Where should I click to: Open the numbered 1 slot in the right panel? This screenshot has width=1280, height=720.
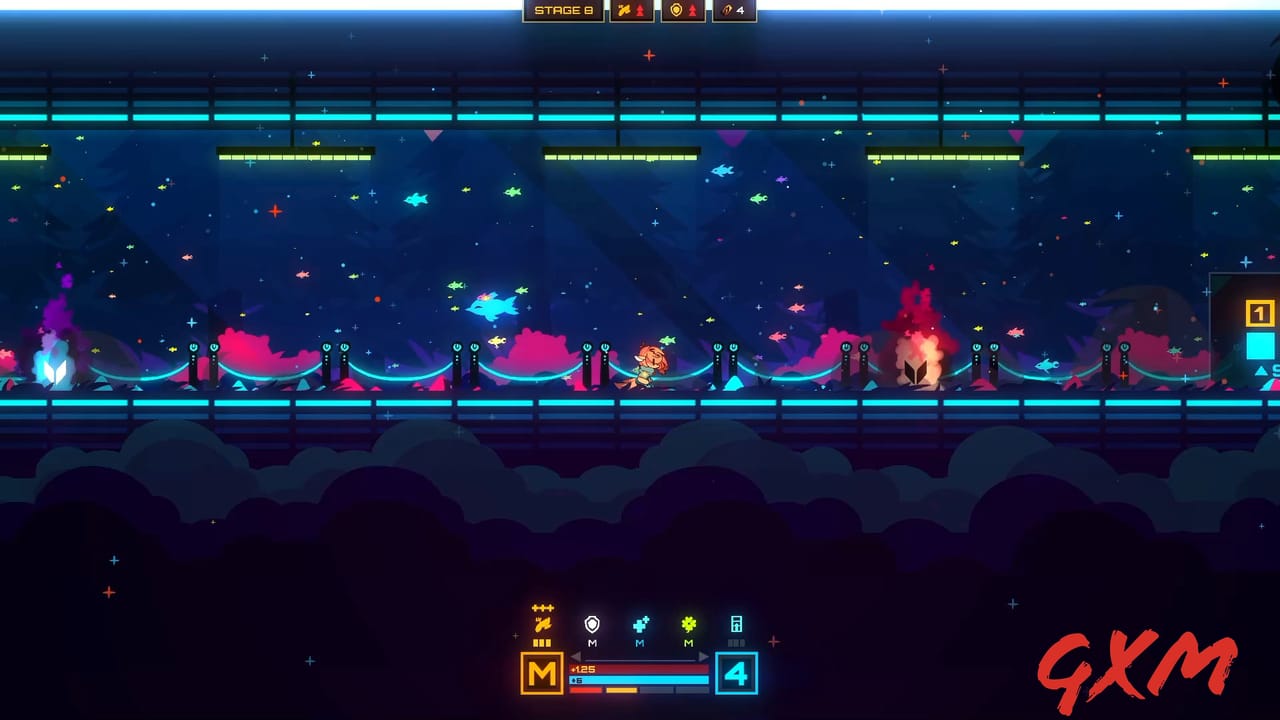pos(1258,313)
